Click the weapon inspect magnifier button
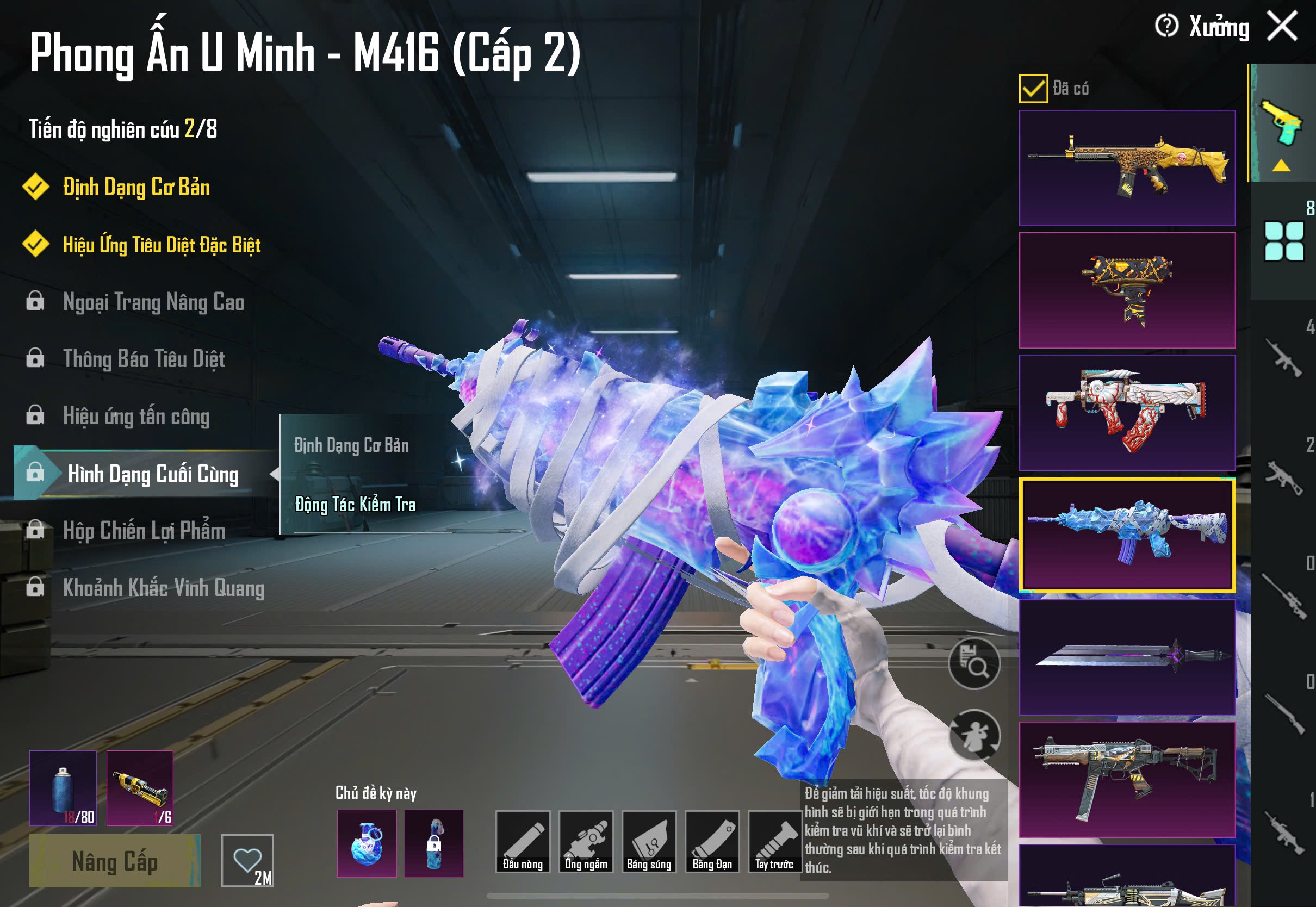 point(974,664)
